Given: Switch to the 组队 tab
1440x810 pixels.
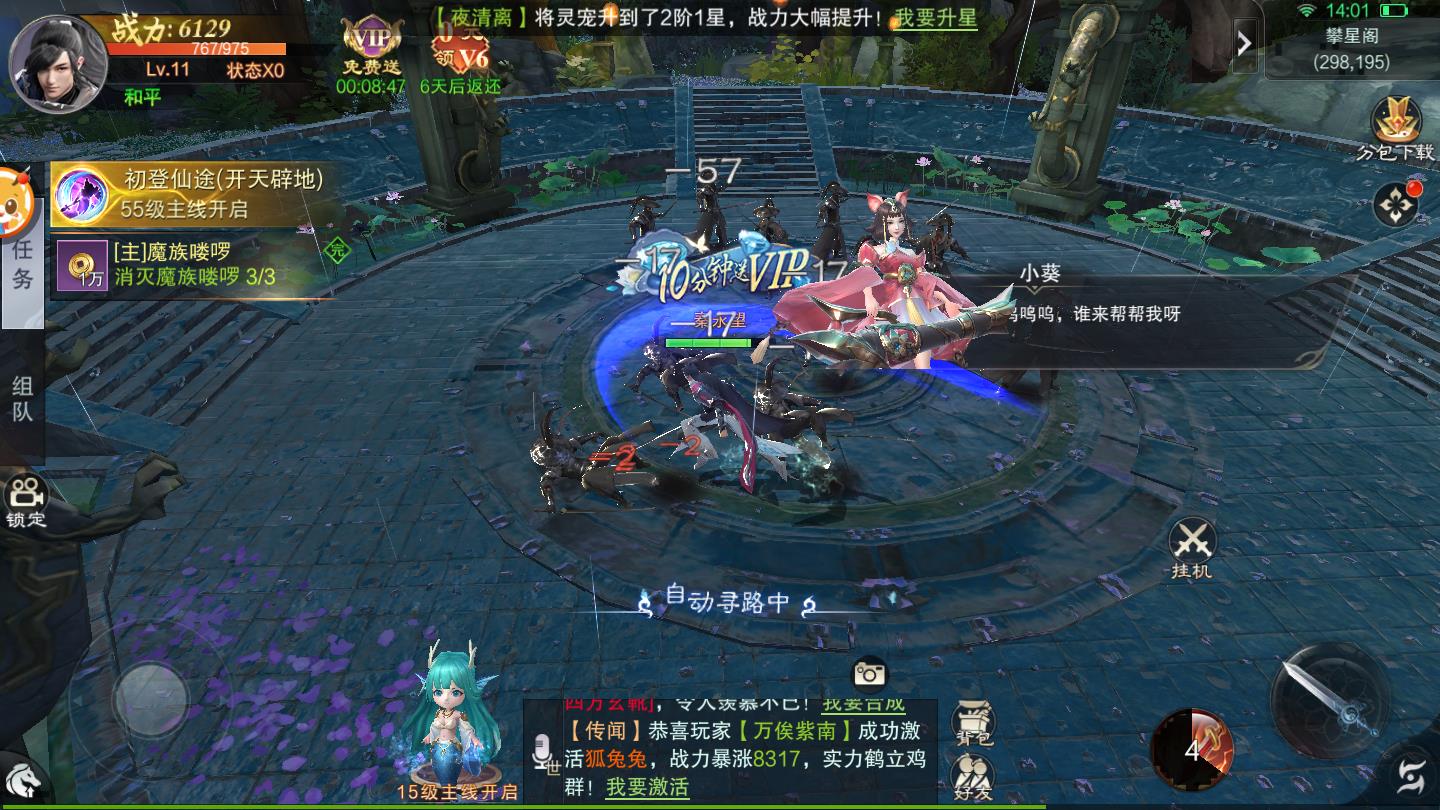Looking at the screenshot, I should (x=22, y=399).
